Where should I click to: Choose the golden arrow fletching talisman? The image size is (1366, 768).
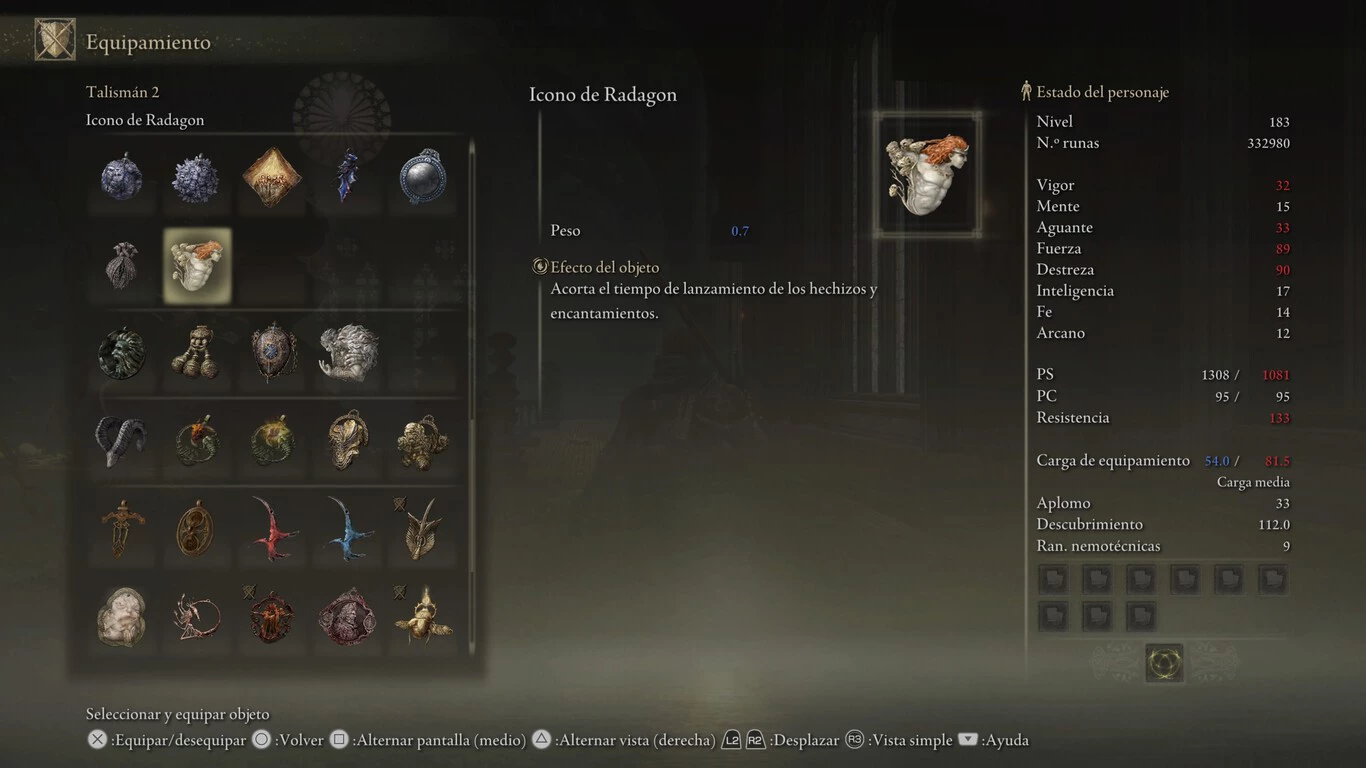[422, 528]
